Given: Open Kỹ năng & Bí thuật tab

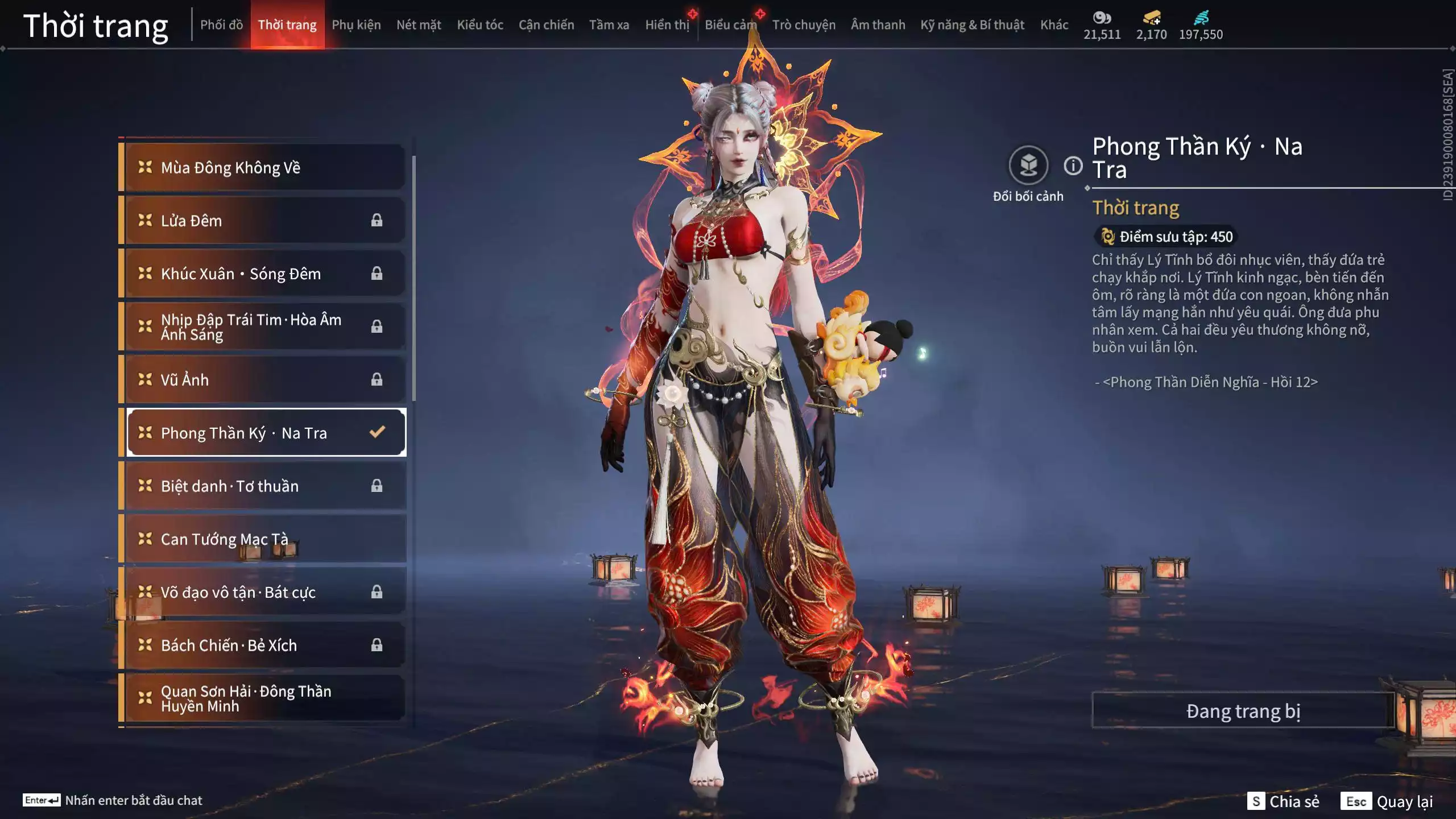Looking at the screenshot, I should [x=972, y=25].
